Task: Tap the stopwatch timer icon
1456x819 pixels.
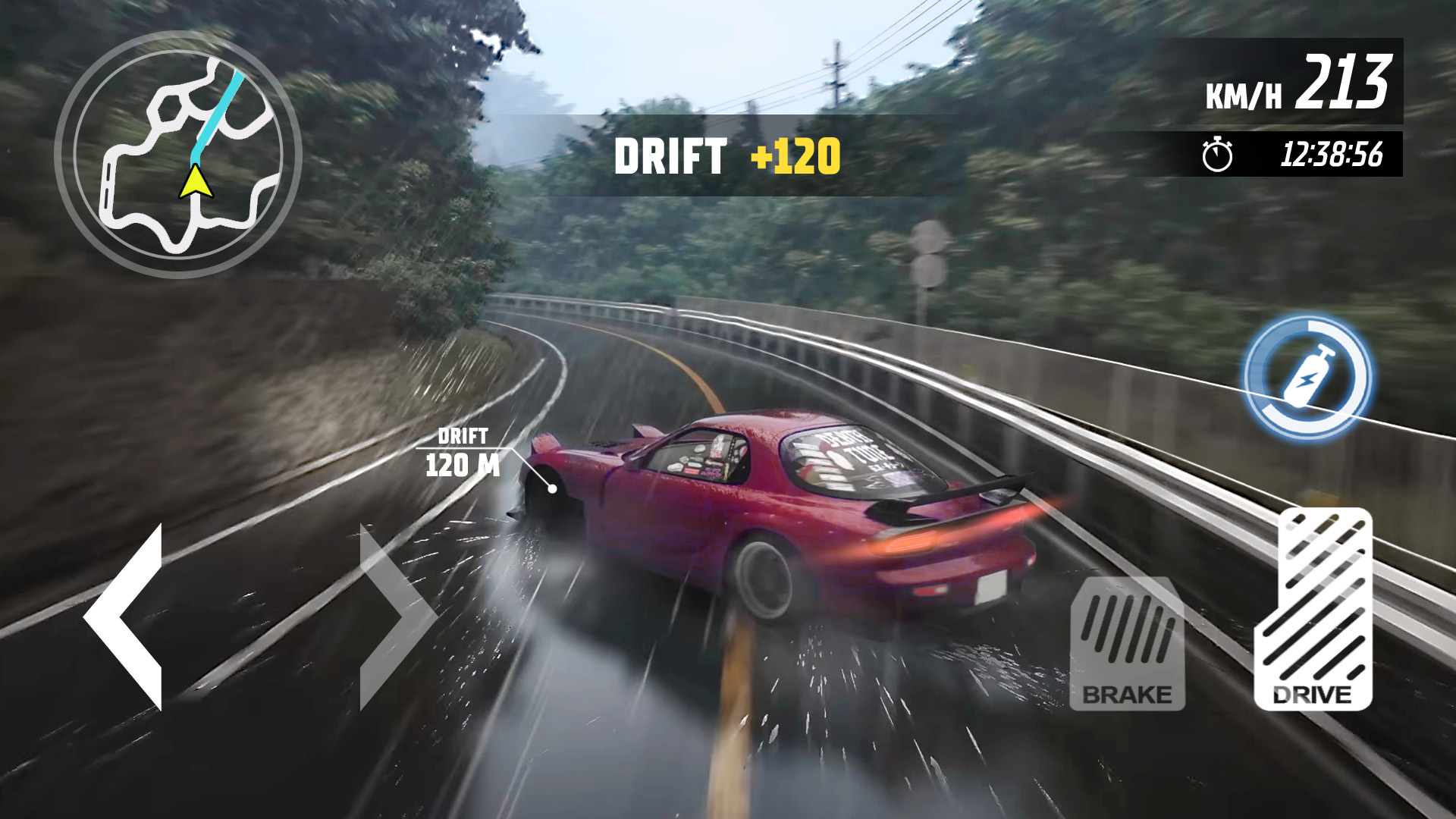Action: (x=1216, y=153)
